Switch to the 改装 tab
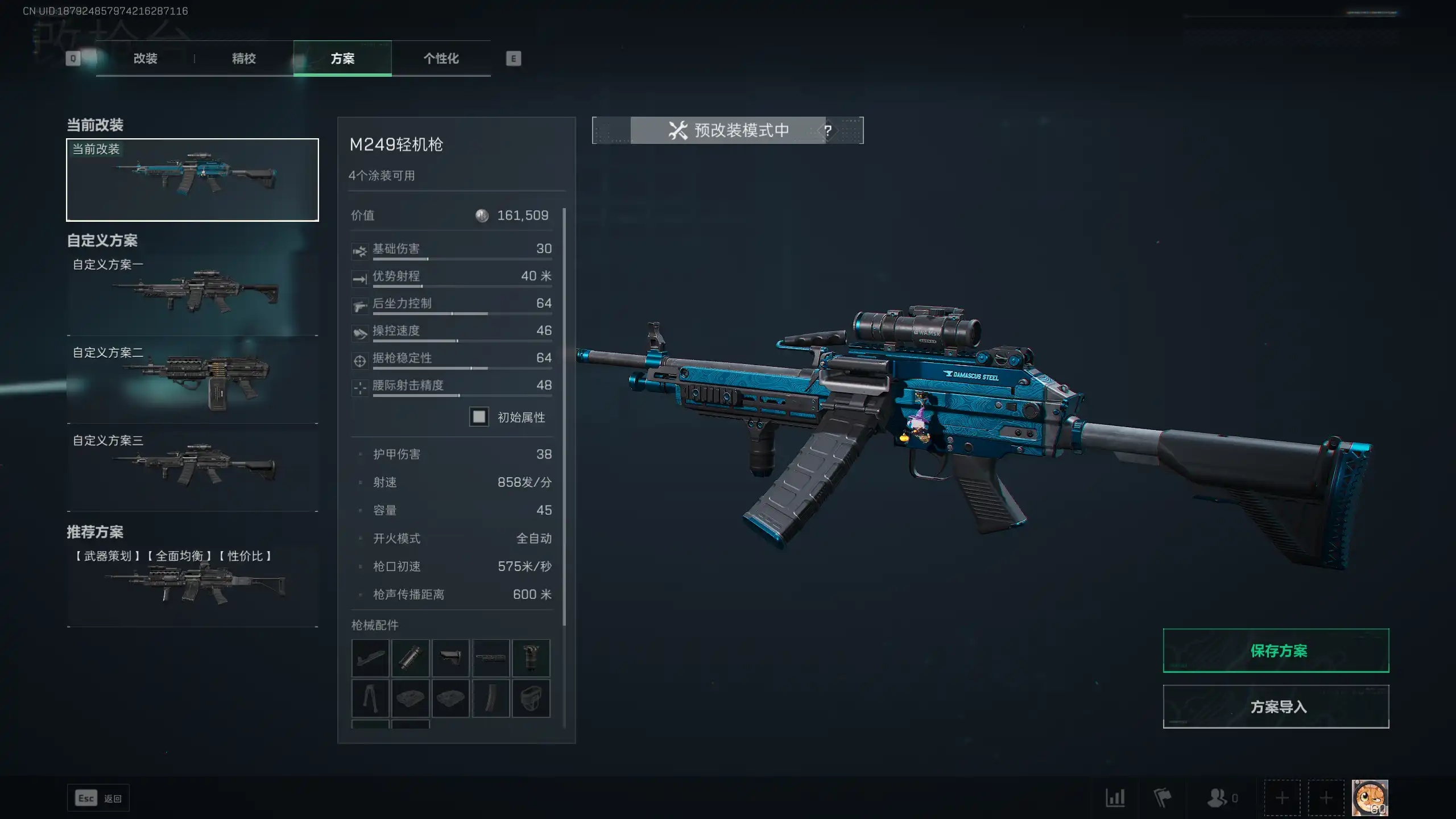This screenshot has width=1456, height=819. (x=145, y=59)
